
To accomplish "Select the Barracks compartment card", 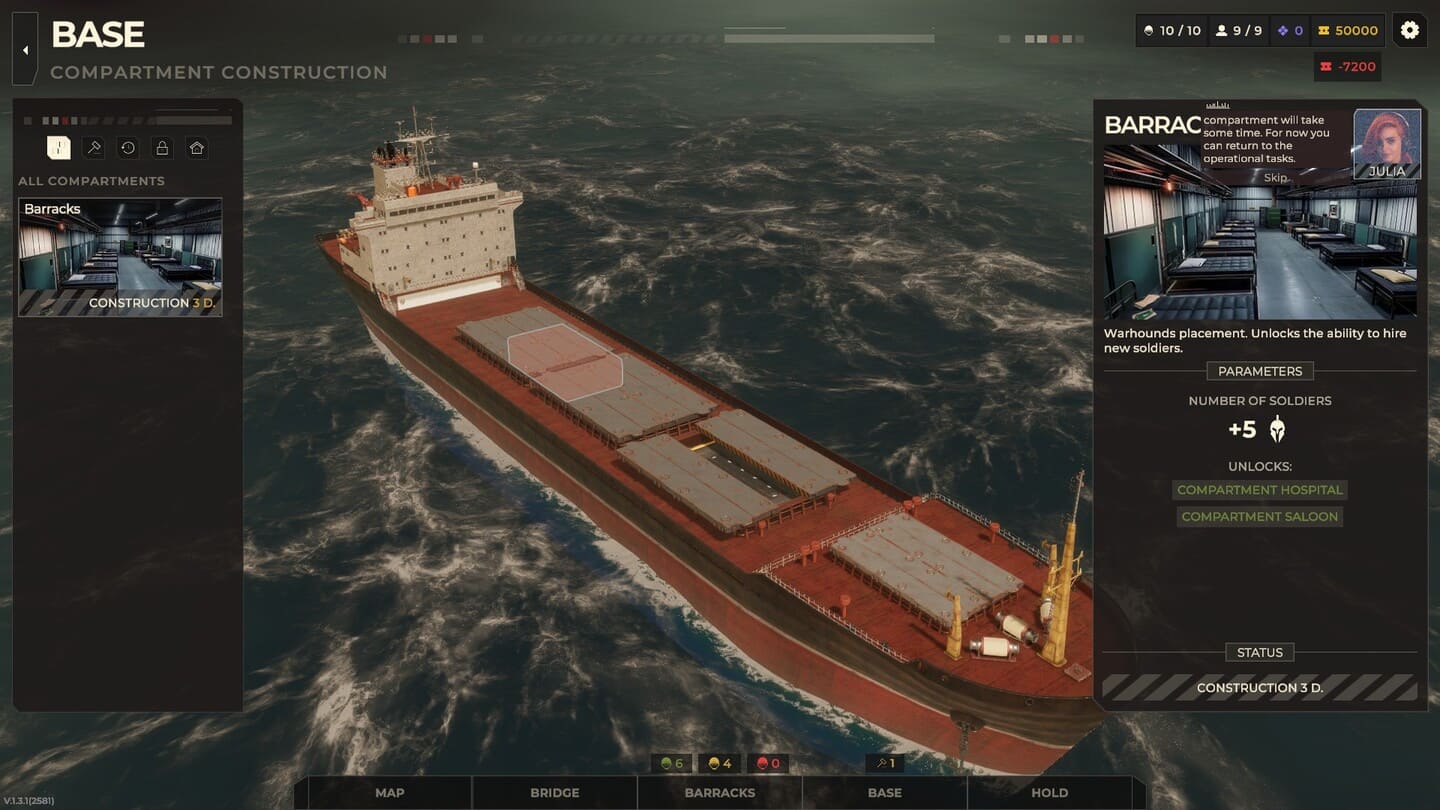I will (120, 257).
